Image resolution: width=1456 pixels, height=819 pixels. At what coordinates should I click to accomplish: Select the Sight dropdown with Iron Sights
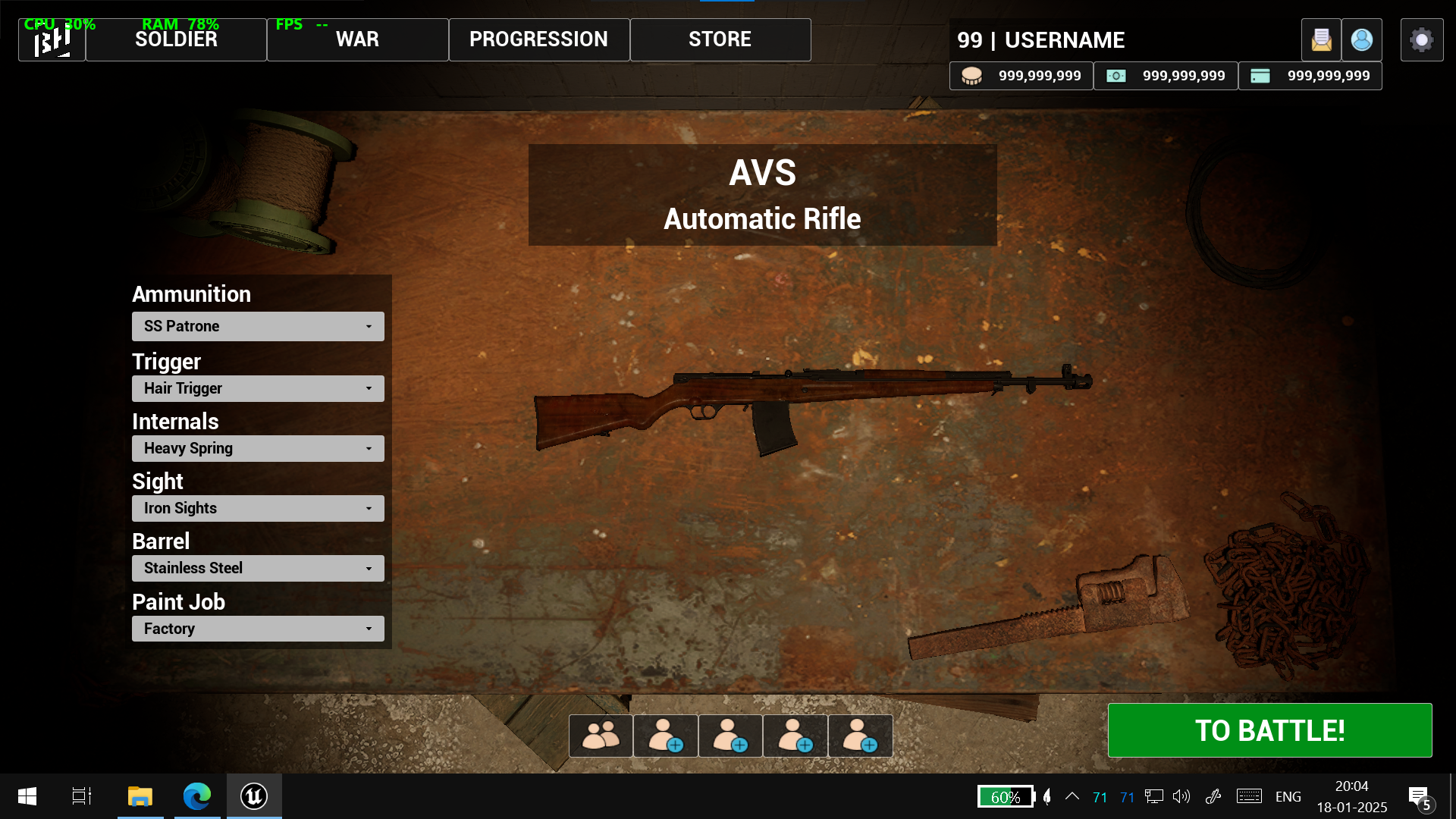(x=258, y=508)
